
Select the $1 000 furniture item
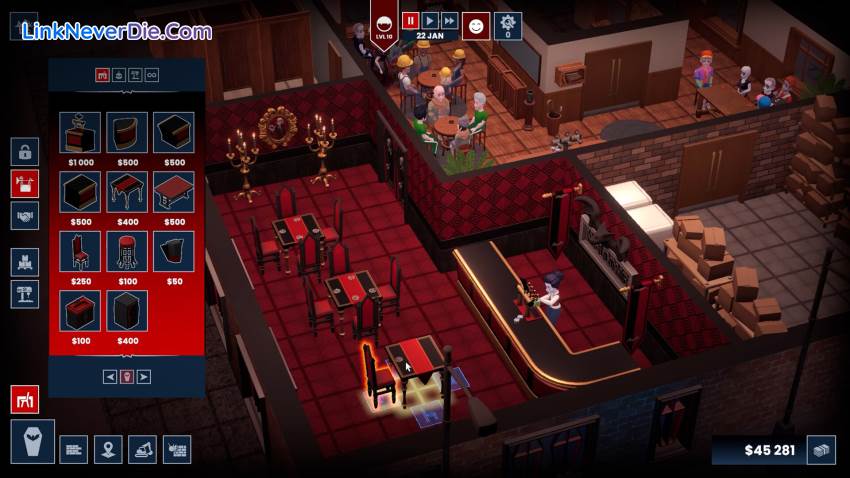tap(80, 132)
